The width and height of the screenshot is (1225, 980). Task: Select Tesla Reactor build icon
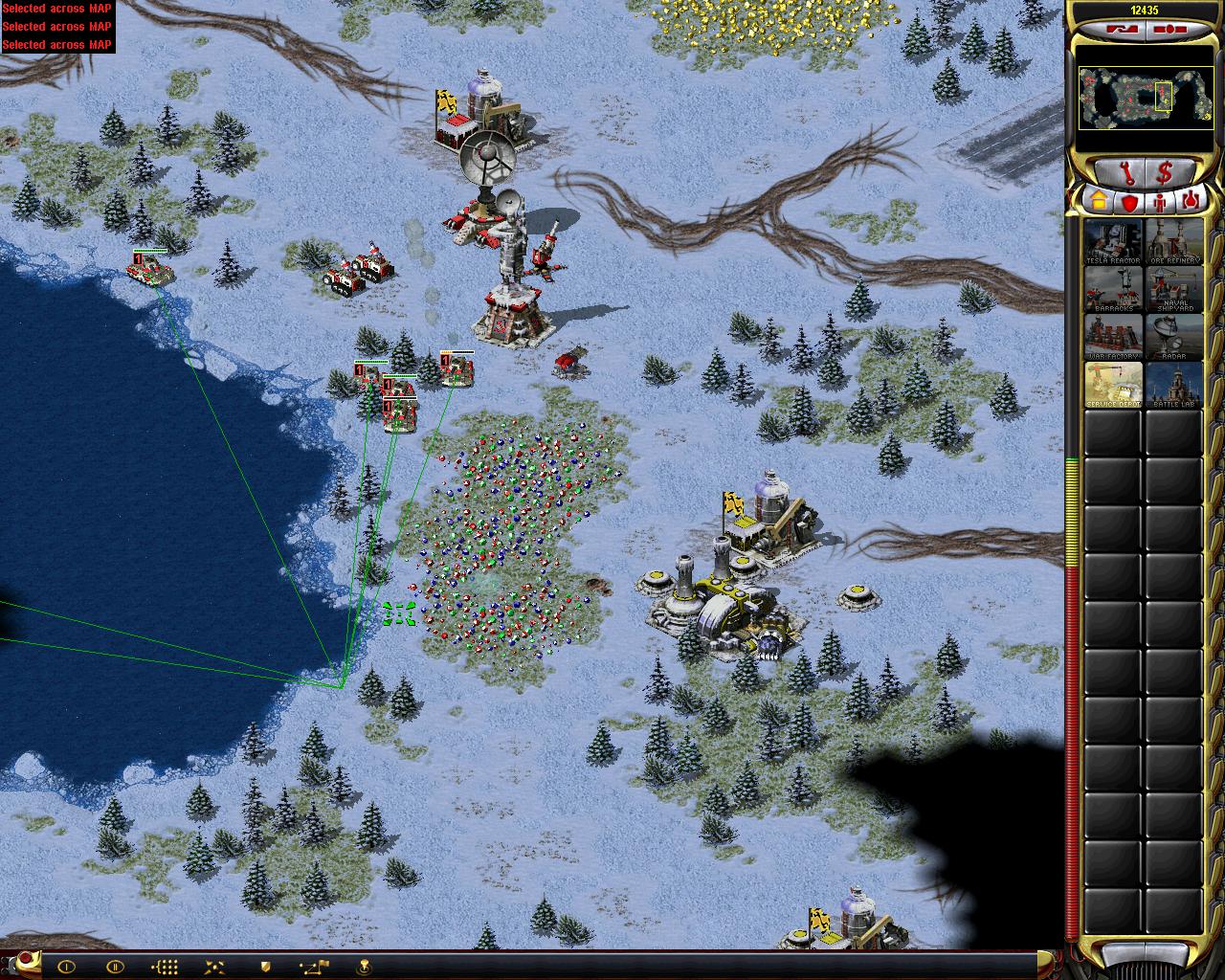click(1113, 241)
